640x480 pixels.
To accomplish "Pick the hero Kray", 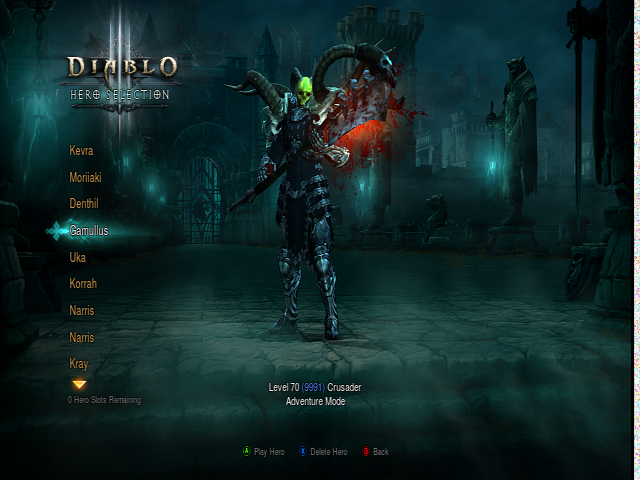I will tap(79, 364).
